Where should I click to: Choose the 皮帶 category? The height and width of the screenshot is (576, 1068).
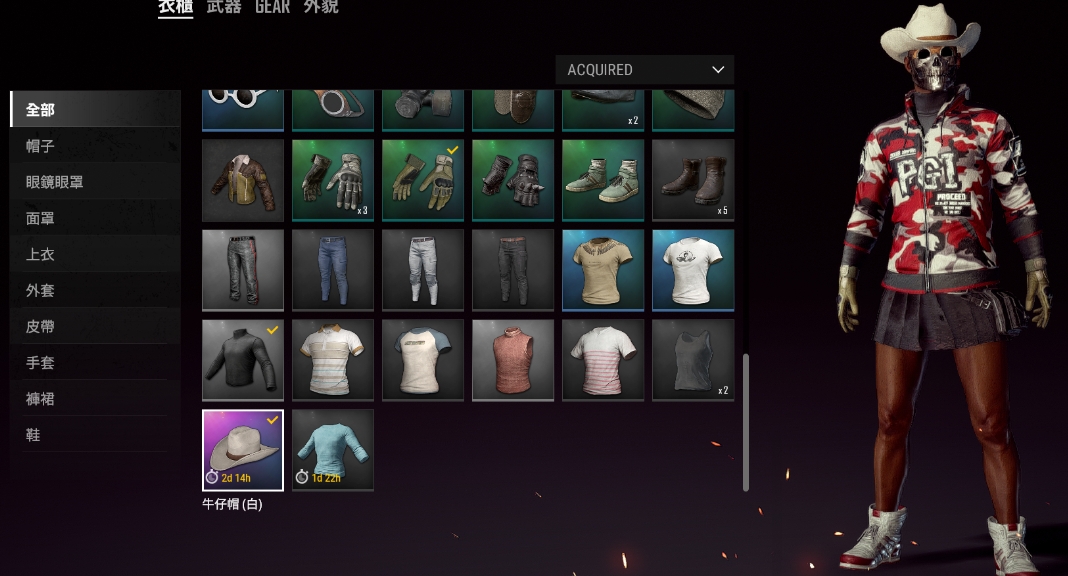[41, 326]
